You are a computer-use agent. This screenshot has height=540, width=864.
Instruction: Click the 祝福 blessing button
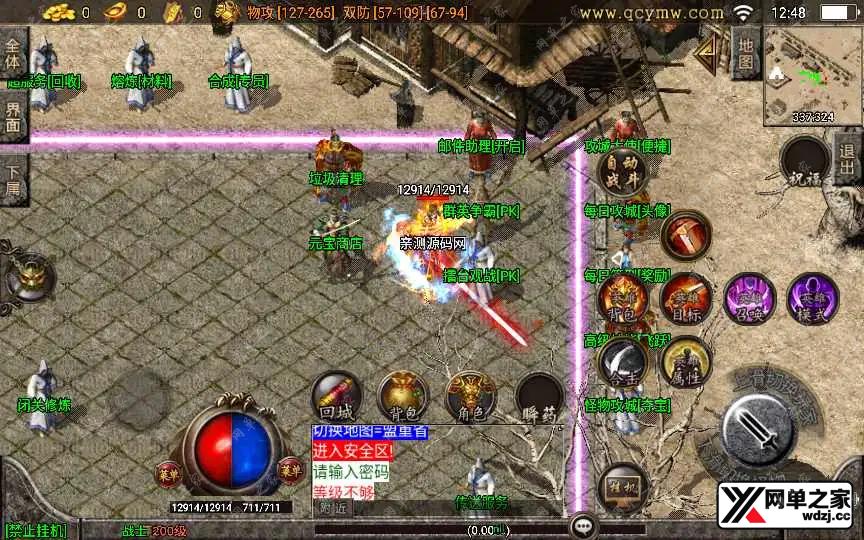pyautogui.click(x=804, y=163)
